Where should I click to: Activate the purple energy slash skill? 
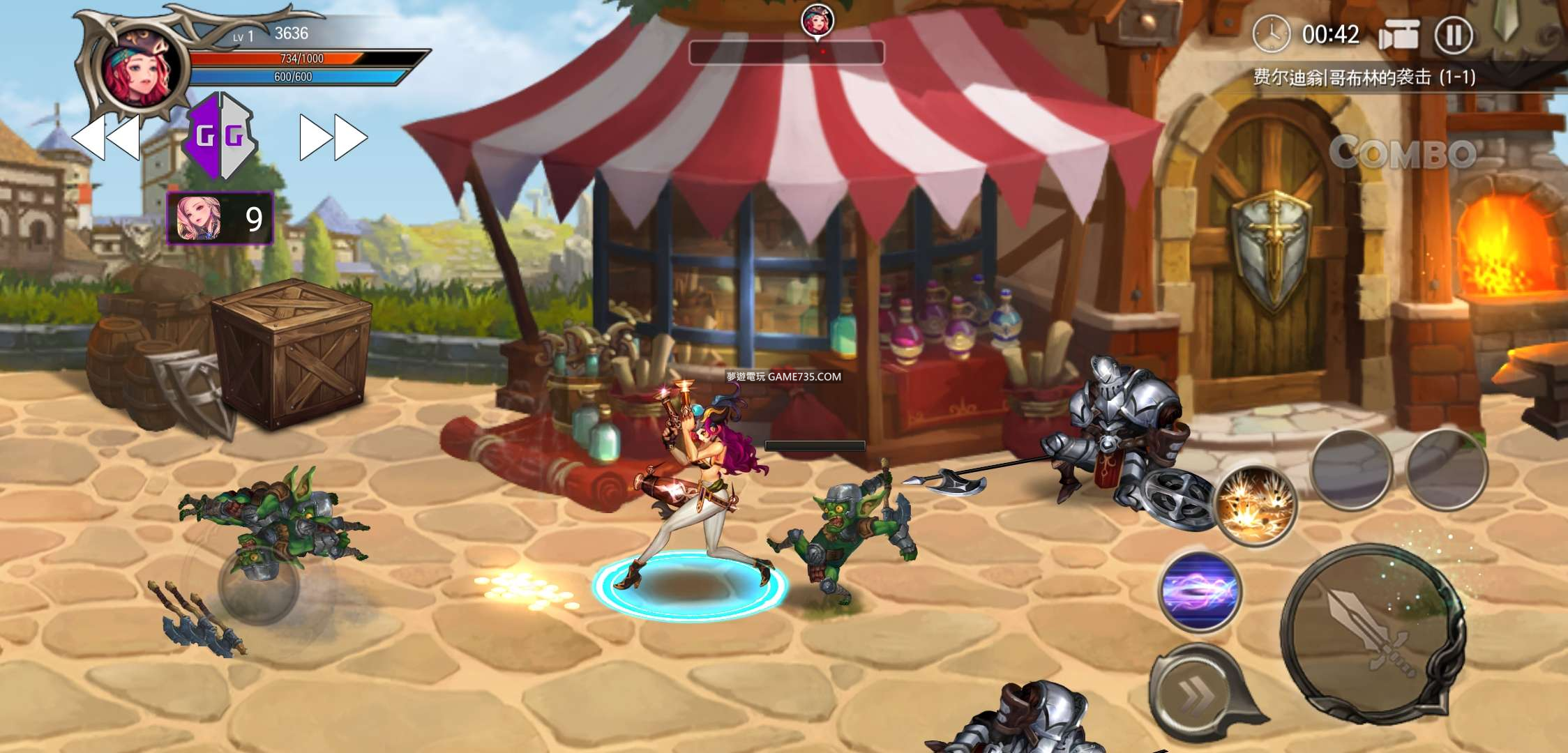pyautogui.click(x=1199, y=591)
